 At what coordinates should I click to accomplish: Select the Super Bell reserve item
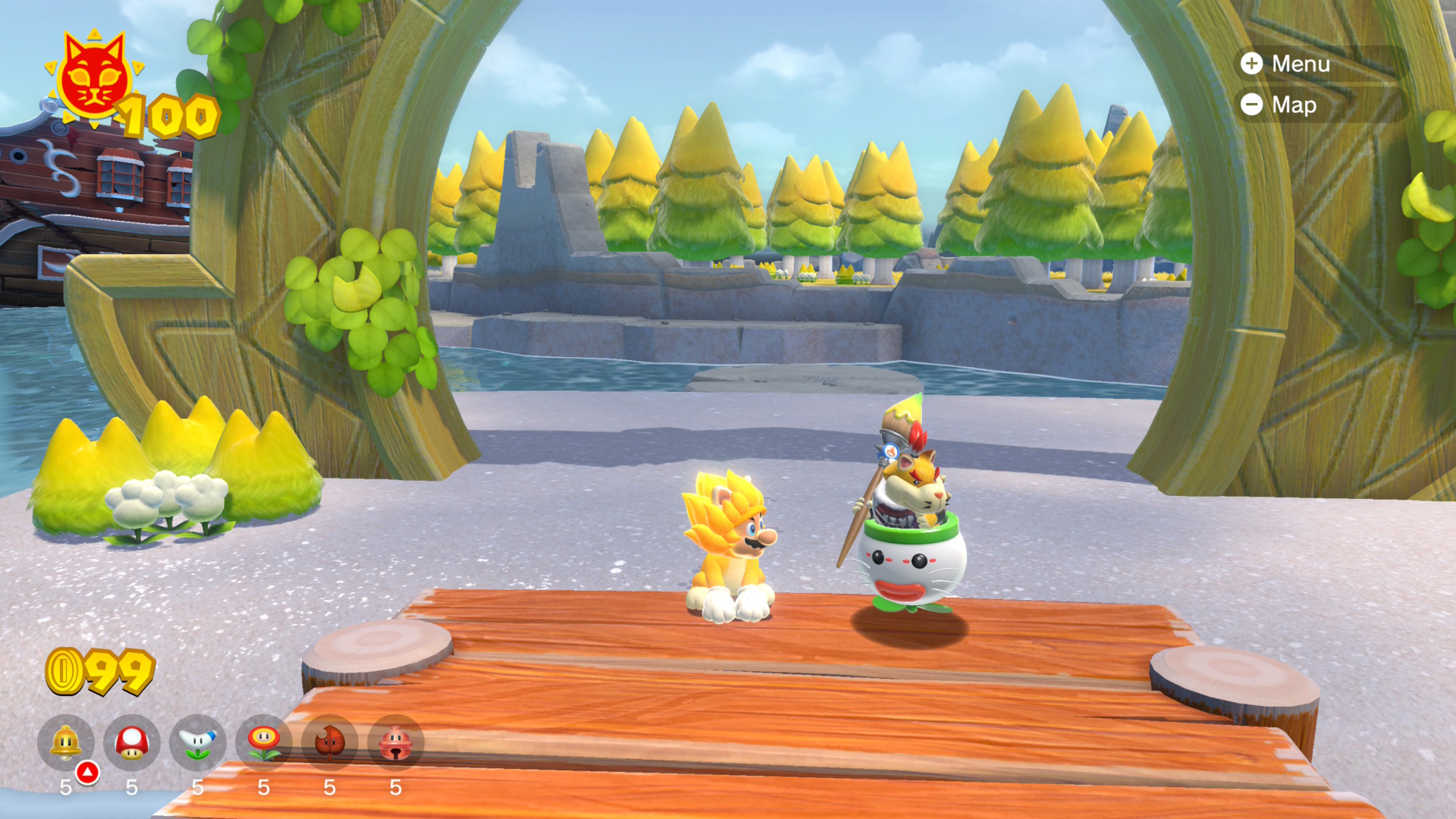tap(66, 742)
